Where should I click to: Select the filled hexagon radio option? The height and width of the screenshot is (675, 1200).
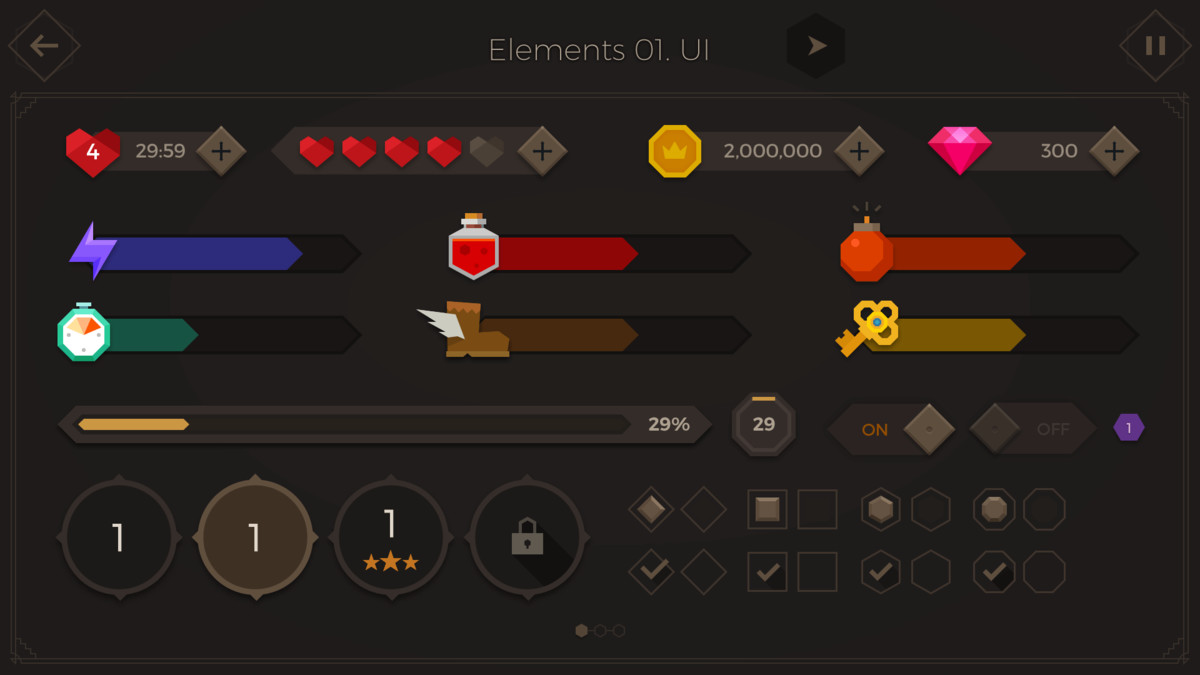[880, 510]
